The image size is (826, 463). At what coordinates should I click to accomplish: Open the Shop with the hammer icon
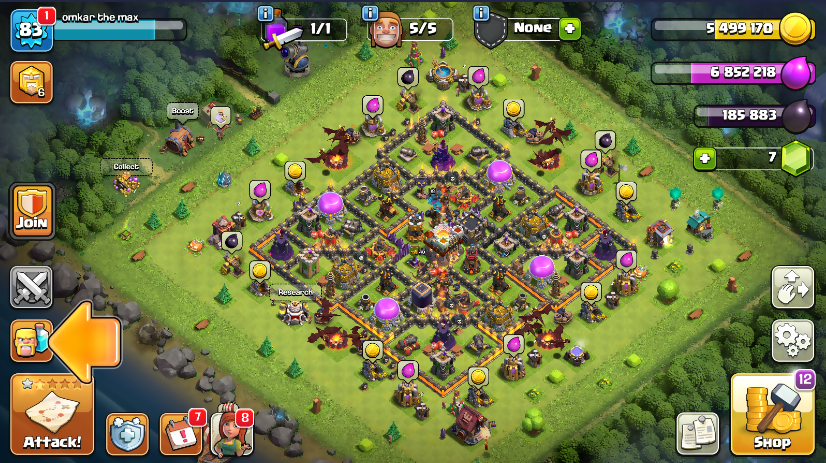[772, 414]
